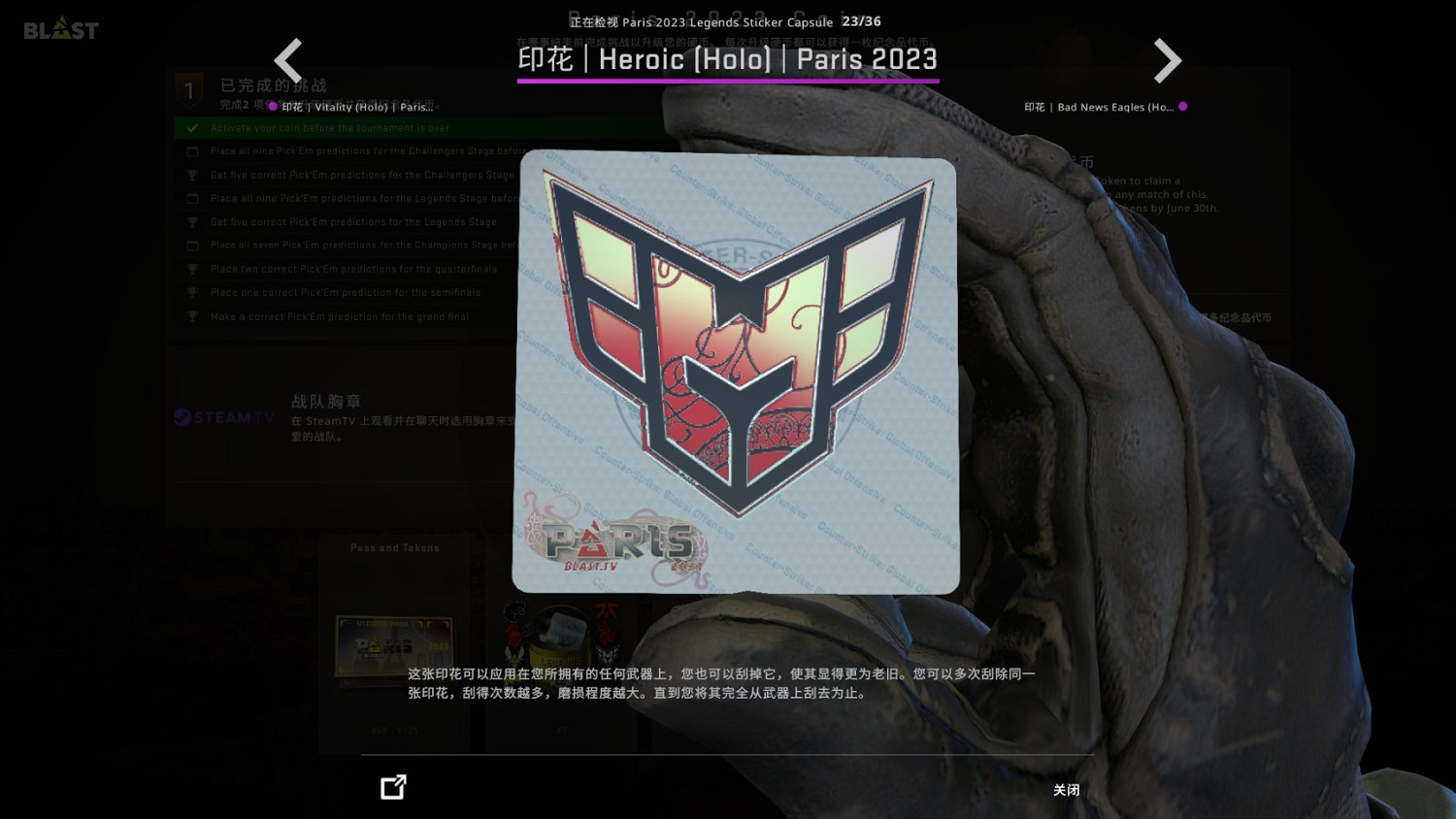Expand the Pass and Tokens section
Screen dimensions: 1456x819
coord(394,547)
